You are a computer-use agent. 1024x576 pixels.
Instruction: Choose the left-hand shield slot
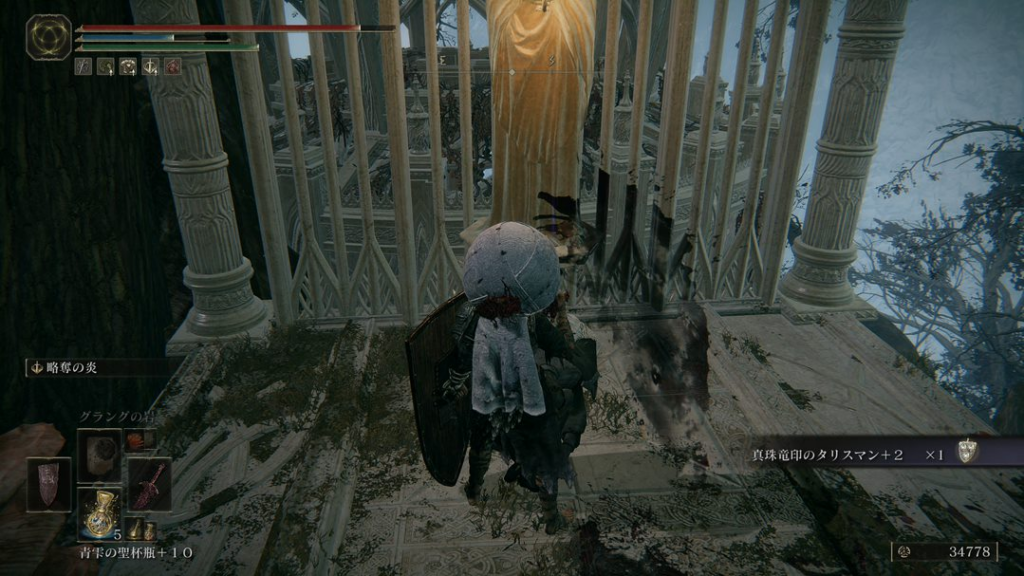coord(49,484)
